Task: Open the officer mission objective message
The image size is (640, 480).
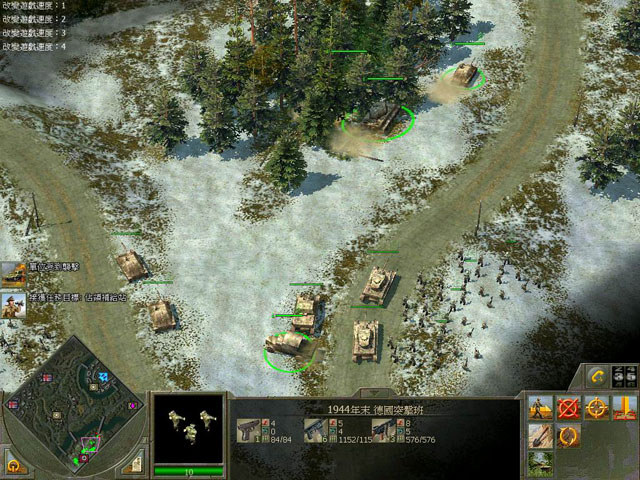Action: 13,304
